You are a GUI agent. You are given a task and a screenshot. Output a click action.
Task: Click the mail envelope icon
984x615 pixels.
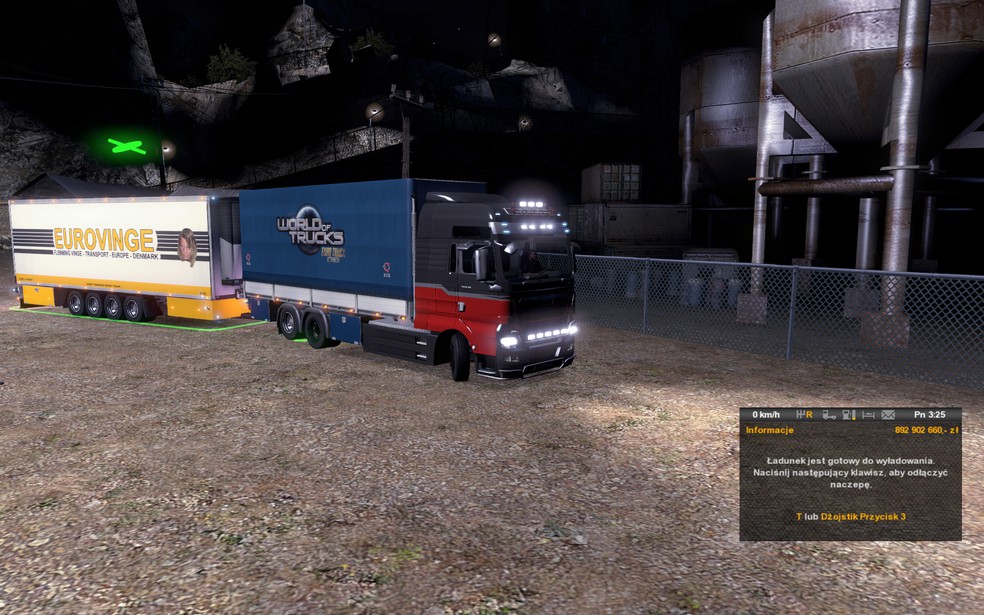point(888,414)
